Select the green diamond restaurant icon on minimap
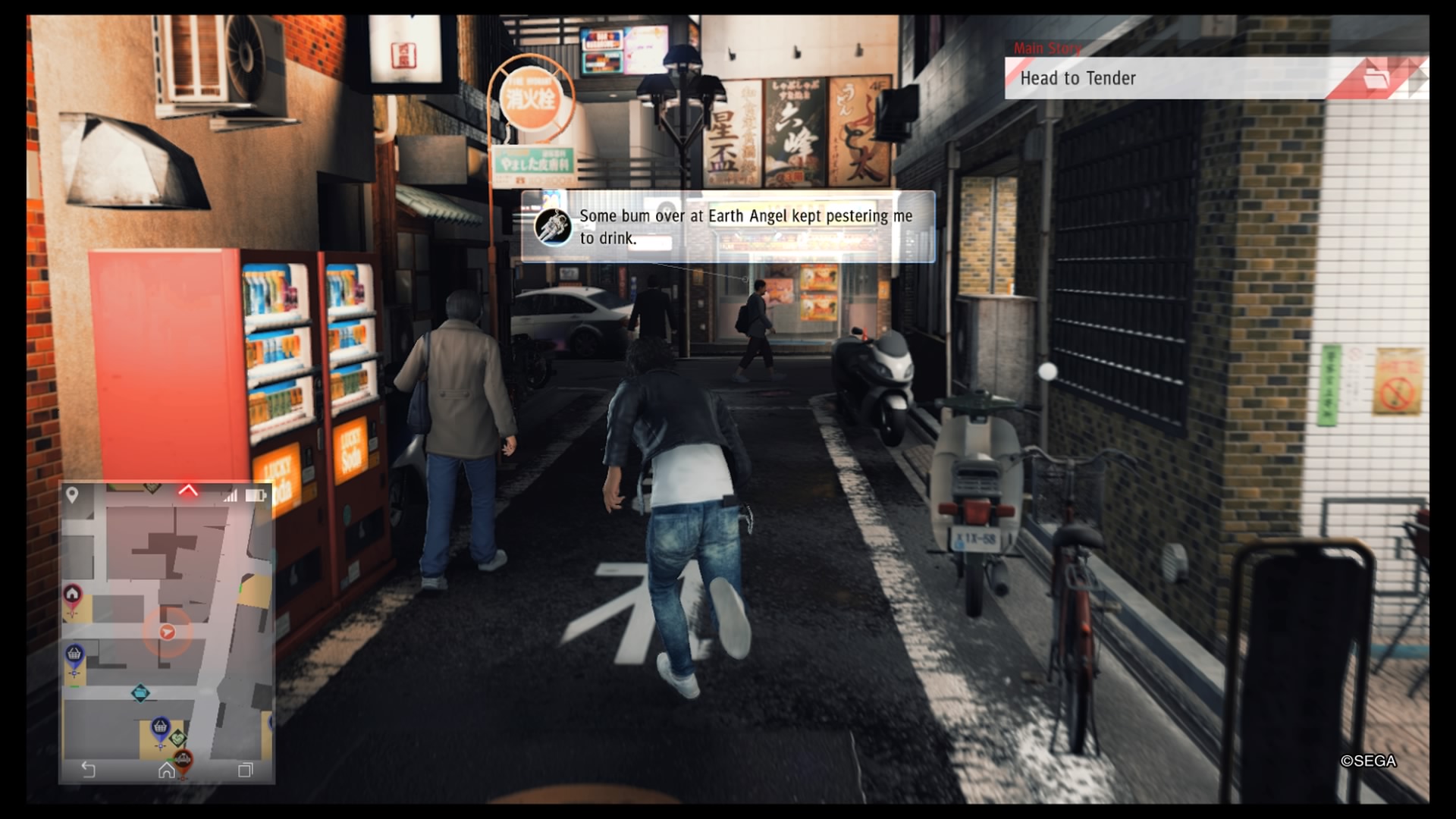This screenshot has height=819, width=1456. [179, 738]
